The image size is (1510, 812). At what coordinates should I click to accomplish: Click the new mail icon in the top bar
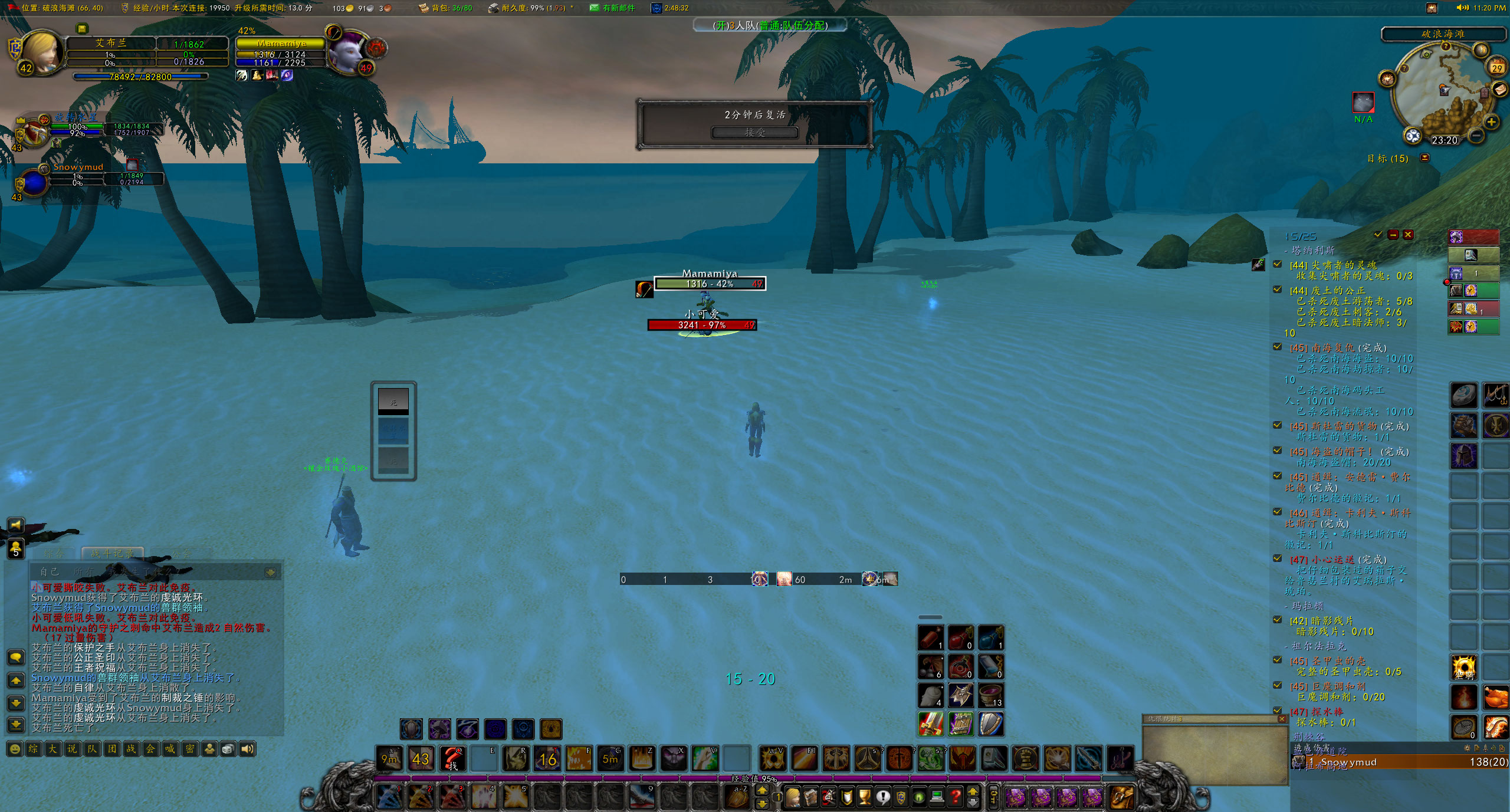pyautogui.click(x=595, y=8)
